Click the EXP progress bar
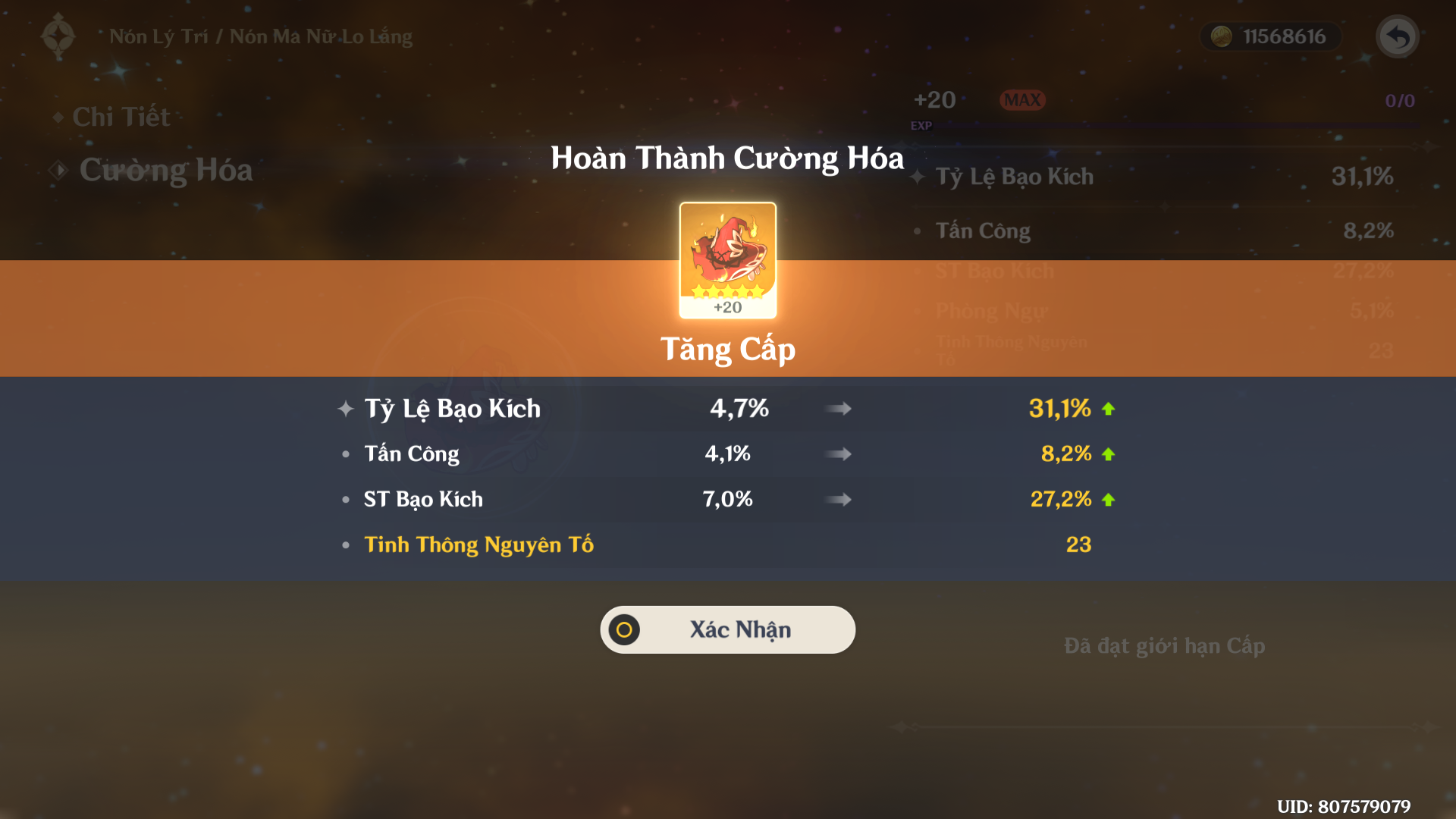The width and height of the screenshot is (1456, 819). pyautogui.click(x=1175, y=125)
